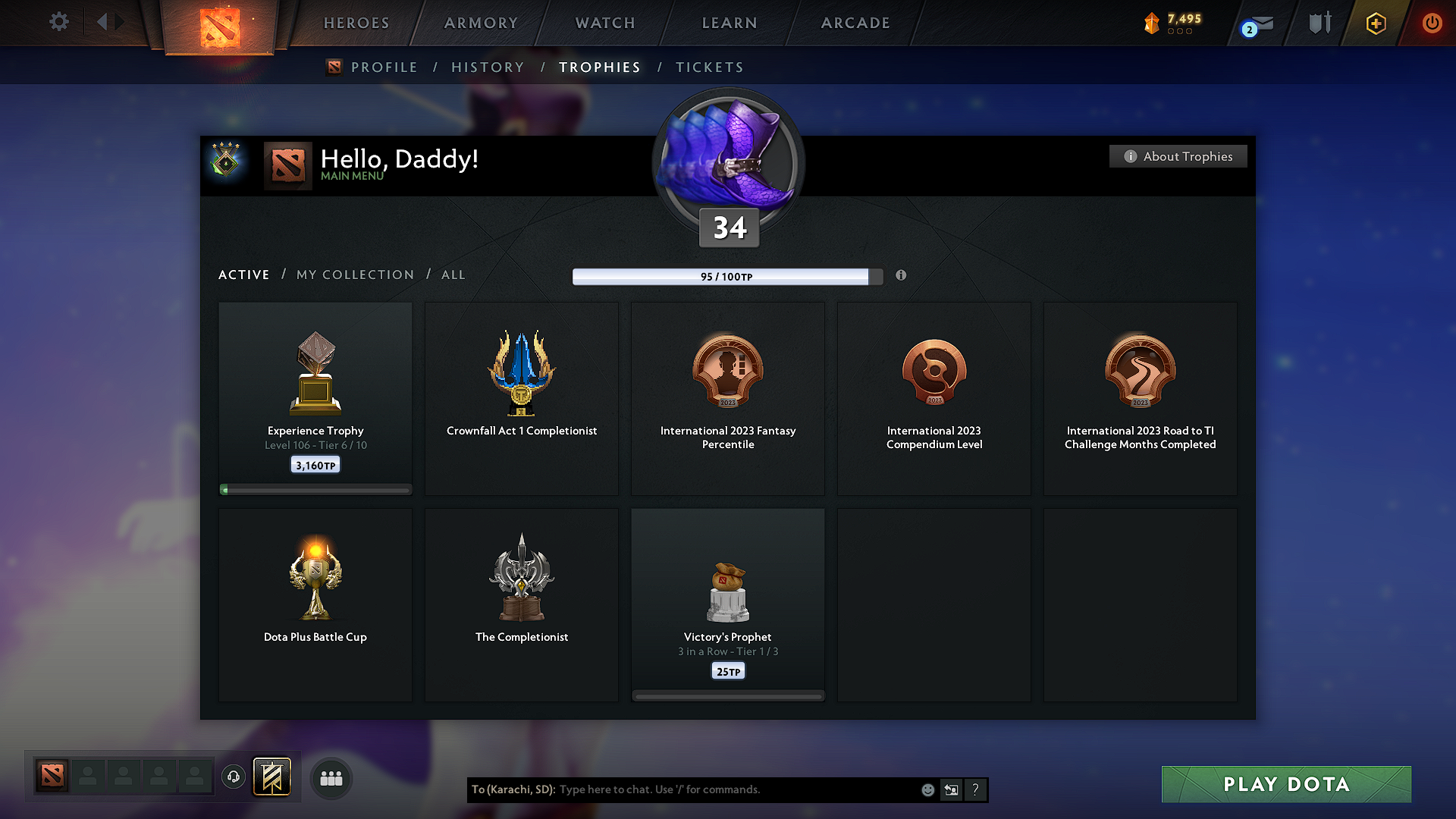
Task: Click the power button to exit Dota
Action: click(x=1432, y=23)
